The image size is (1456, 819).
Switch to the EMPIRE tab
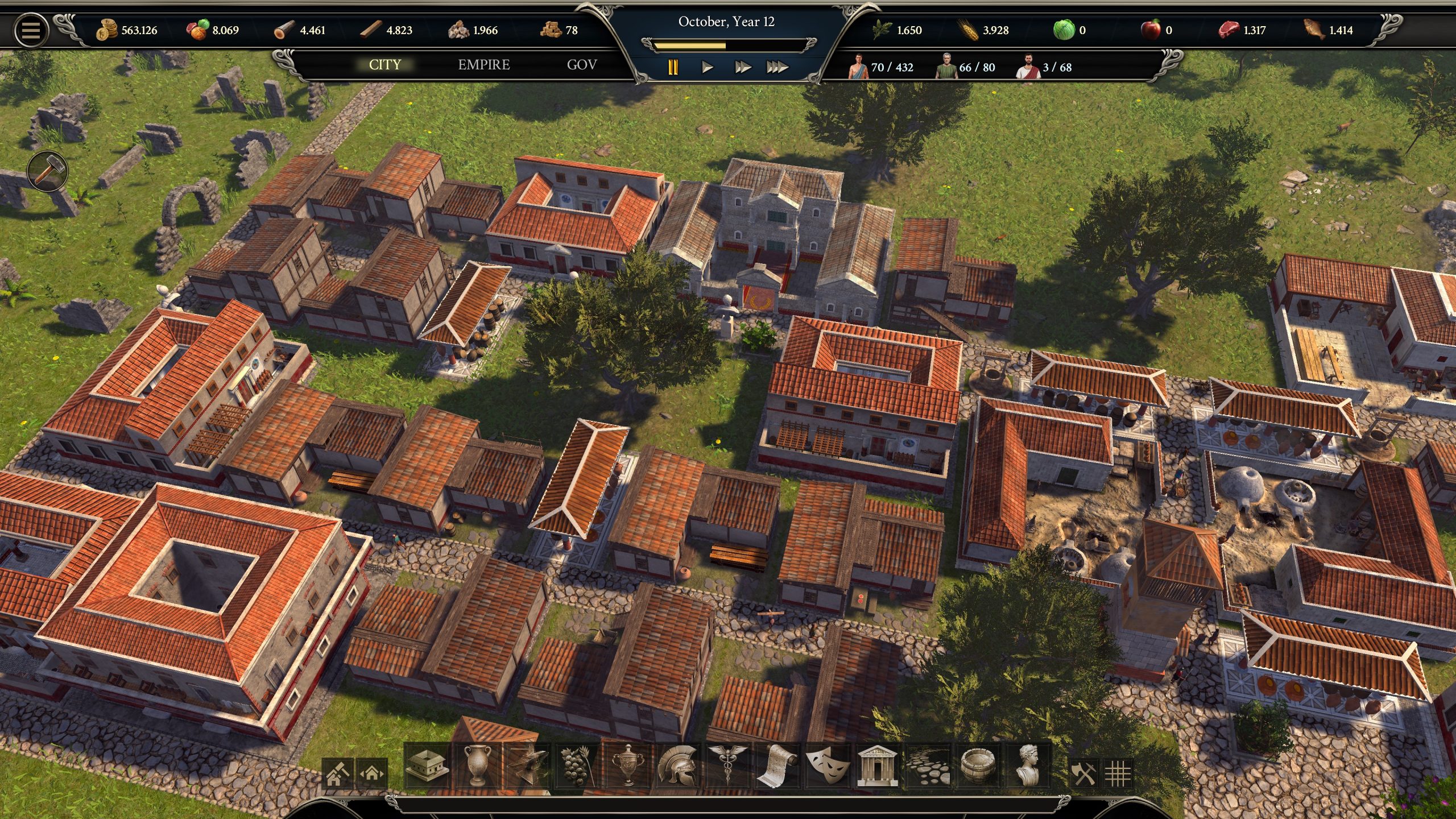tap(483, 65)
